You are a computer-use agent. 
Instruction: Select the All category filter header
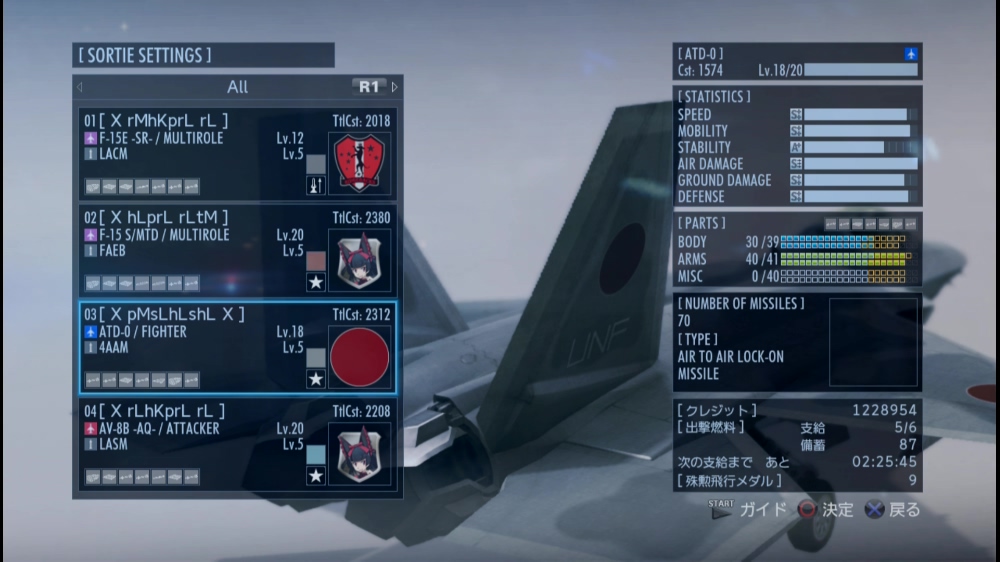(x=237, y=87)
